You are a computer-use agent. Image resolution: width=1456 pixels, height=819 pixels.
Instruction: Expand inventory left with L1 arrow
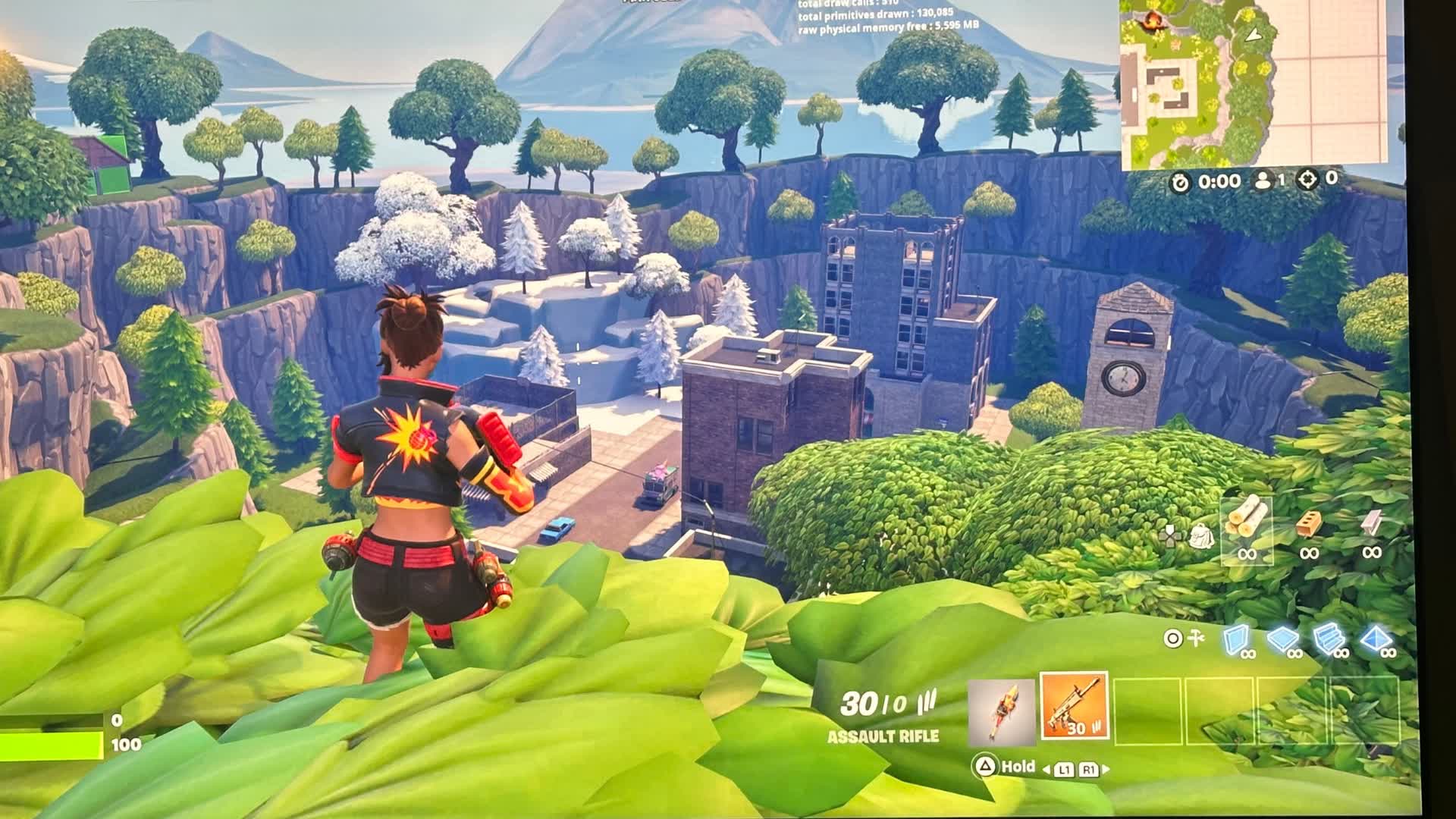point(1065,769)
